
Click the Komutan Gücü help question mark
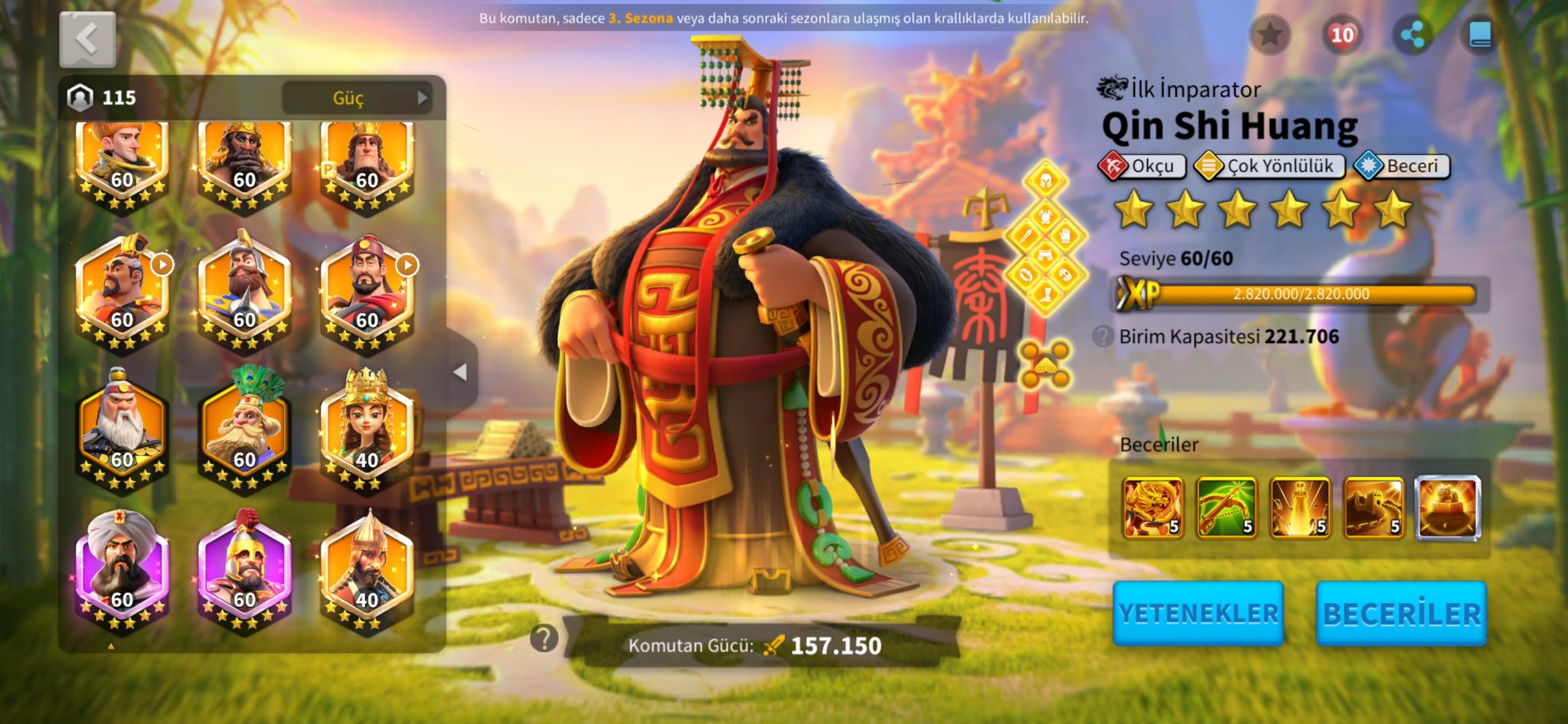544,638
